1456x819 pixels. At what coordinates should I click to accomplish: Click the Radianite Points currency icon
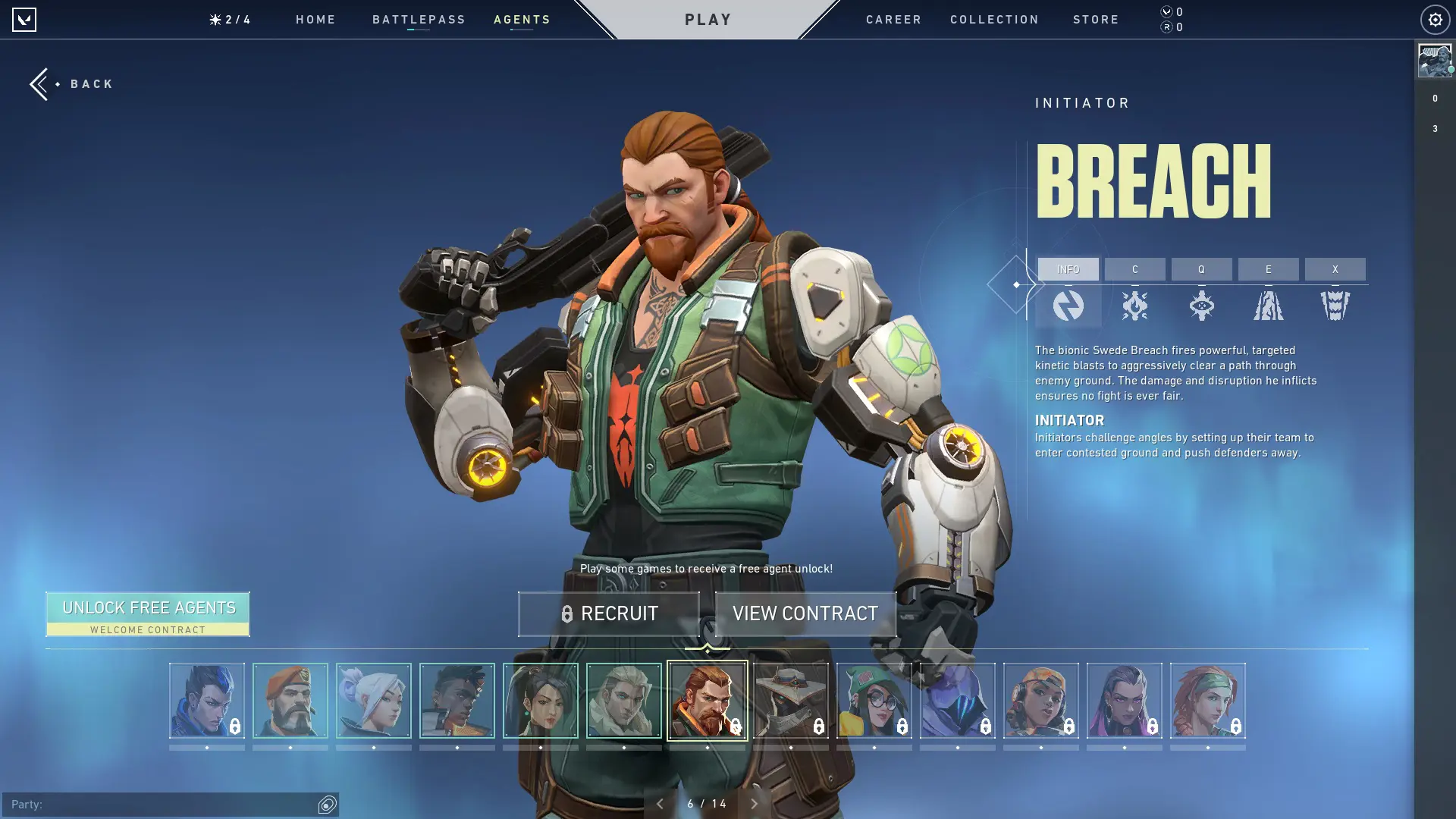pos(1166,27)
